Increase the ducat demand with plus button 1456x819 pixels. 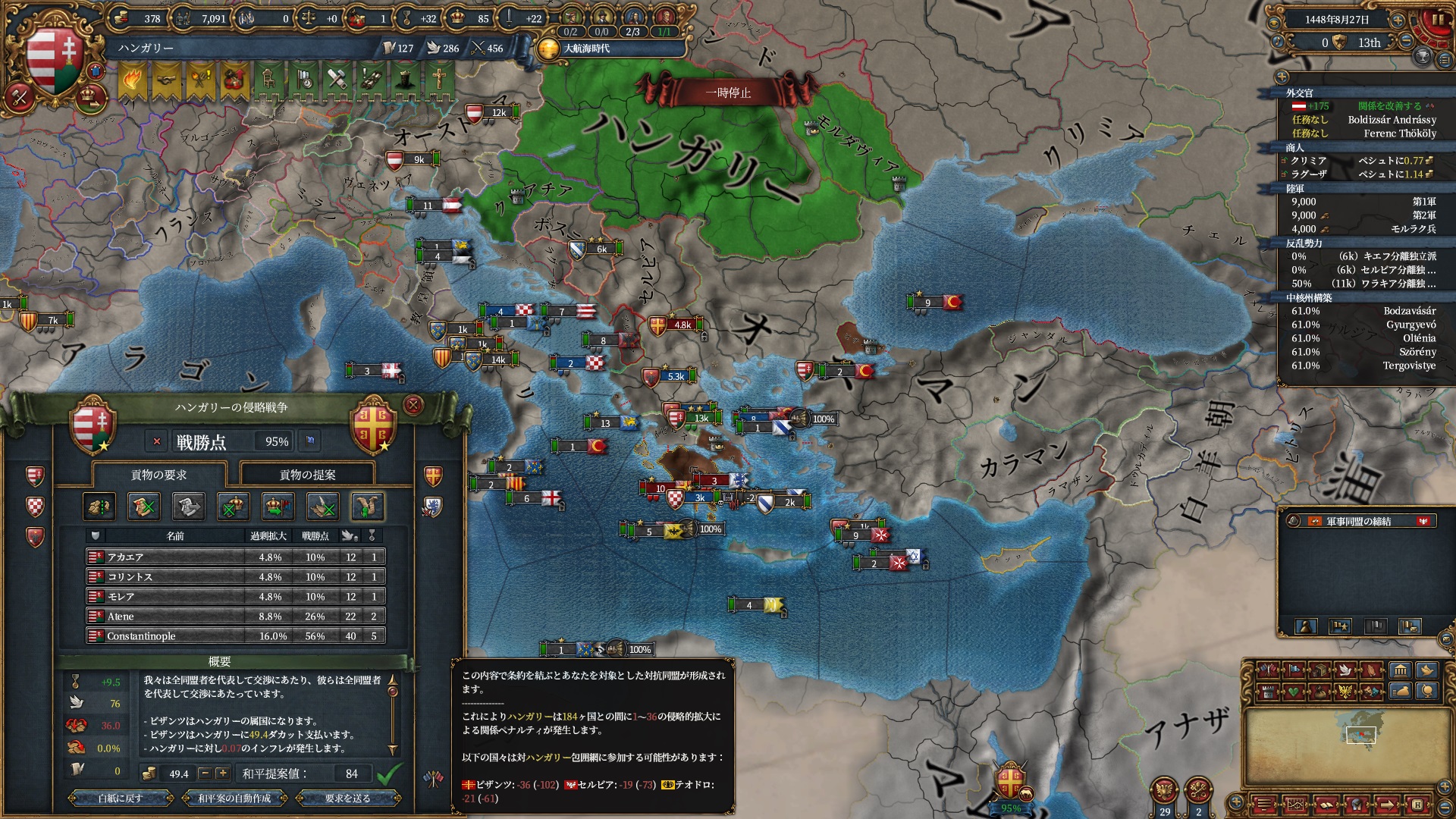click(x=222, y=773)
